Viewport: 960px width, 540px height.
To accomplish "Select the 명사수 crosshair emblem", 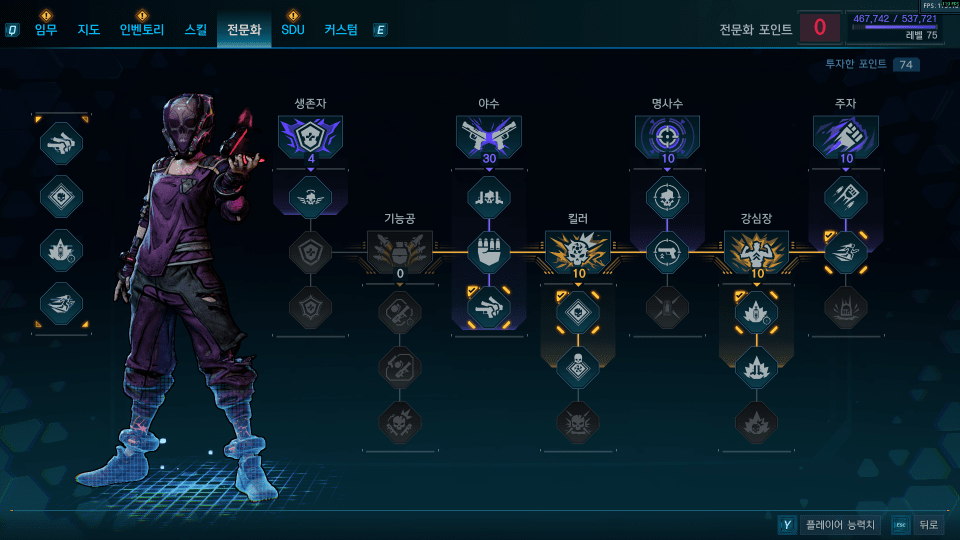I will coord(667,137).
